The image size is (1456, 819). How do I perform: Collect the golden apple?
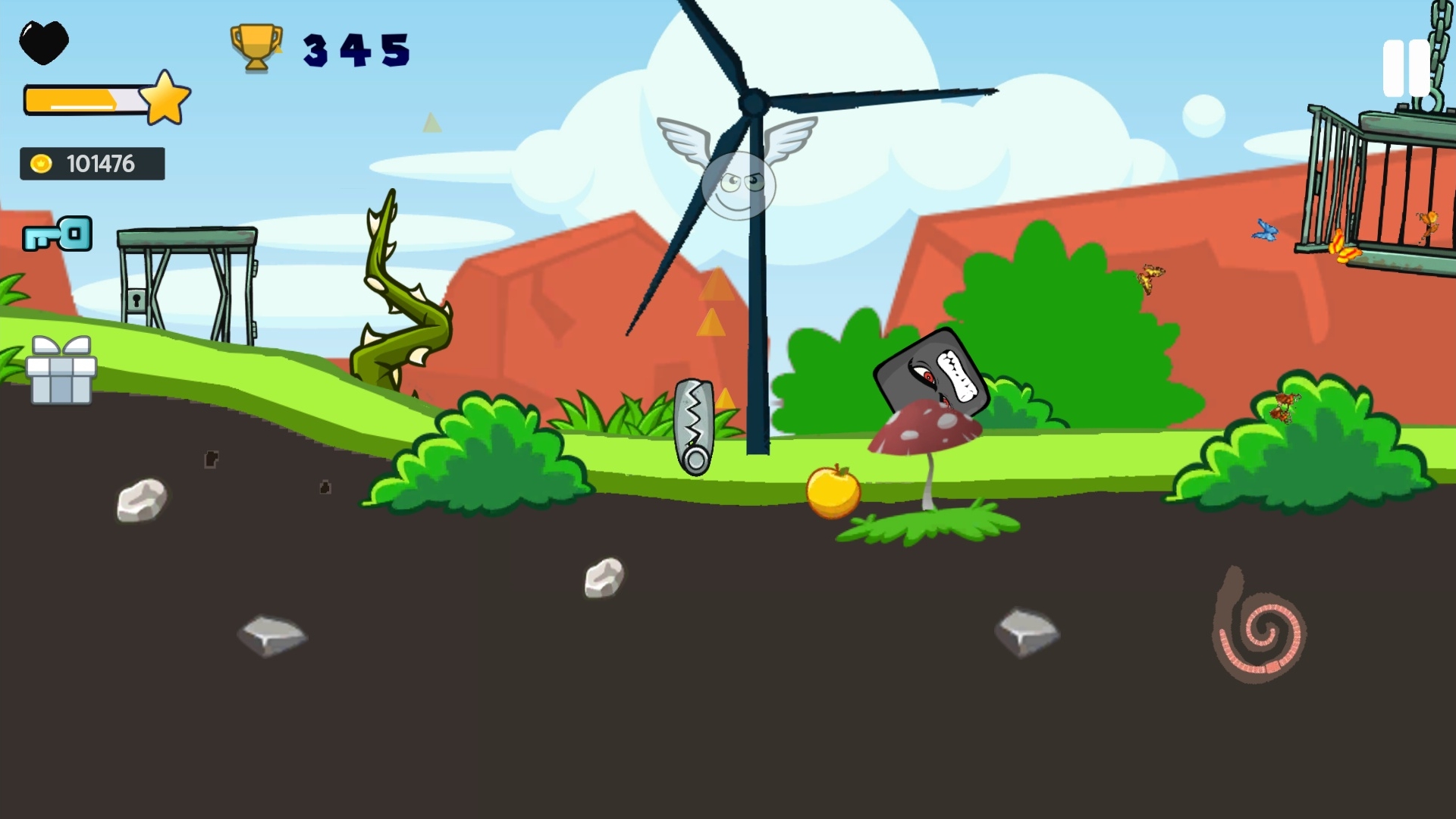pyautogui.click(x=833, y=491)
